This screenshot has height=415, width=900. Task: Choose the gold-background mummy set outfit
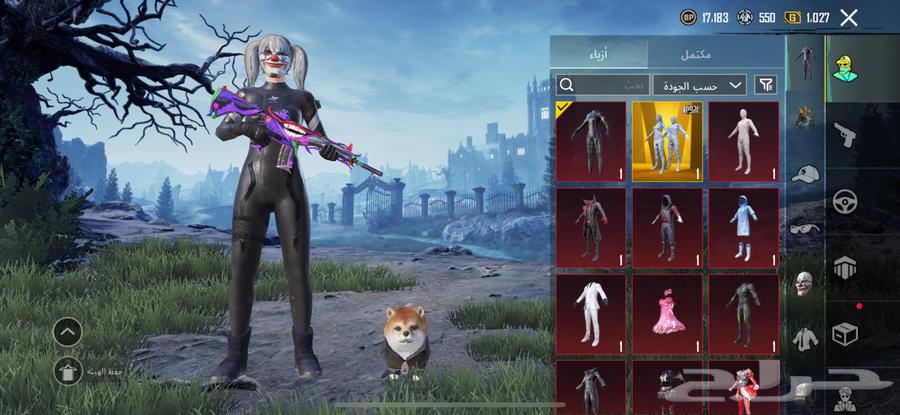(x=667, y=141)
